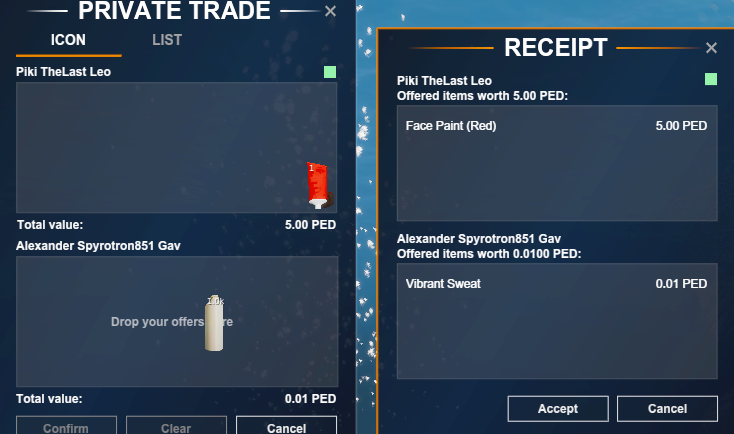Cancel the receipt window
This screenshot has height=434, width=734.
[666, 408]
